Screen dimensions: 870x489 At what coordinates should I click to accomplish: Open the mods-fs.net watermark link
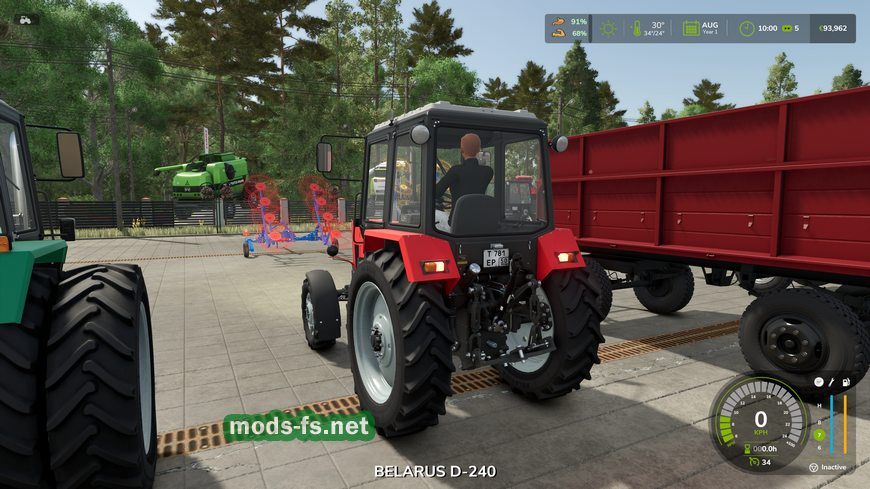(299, 426)
